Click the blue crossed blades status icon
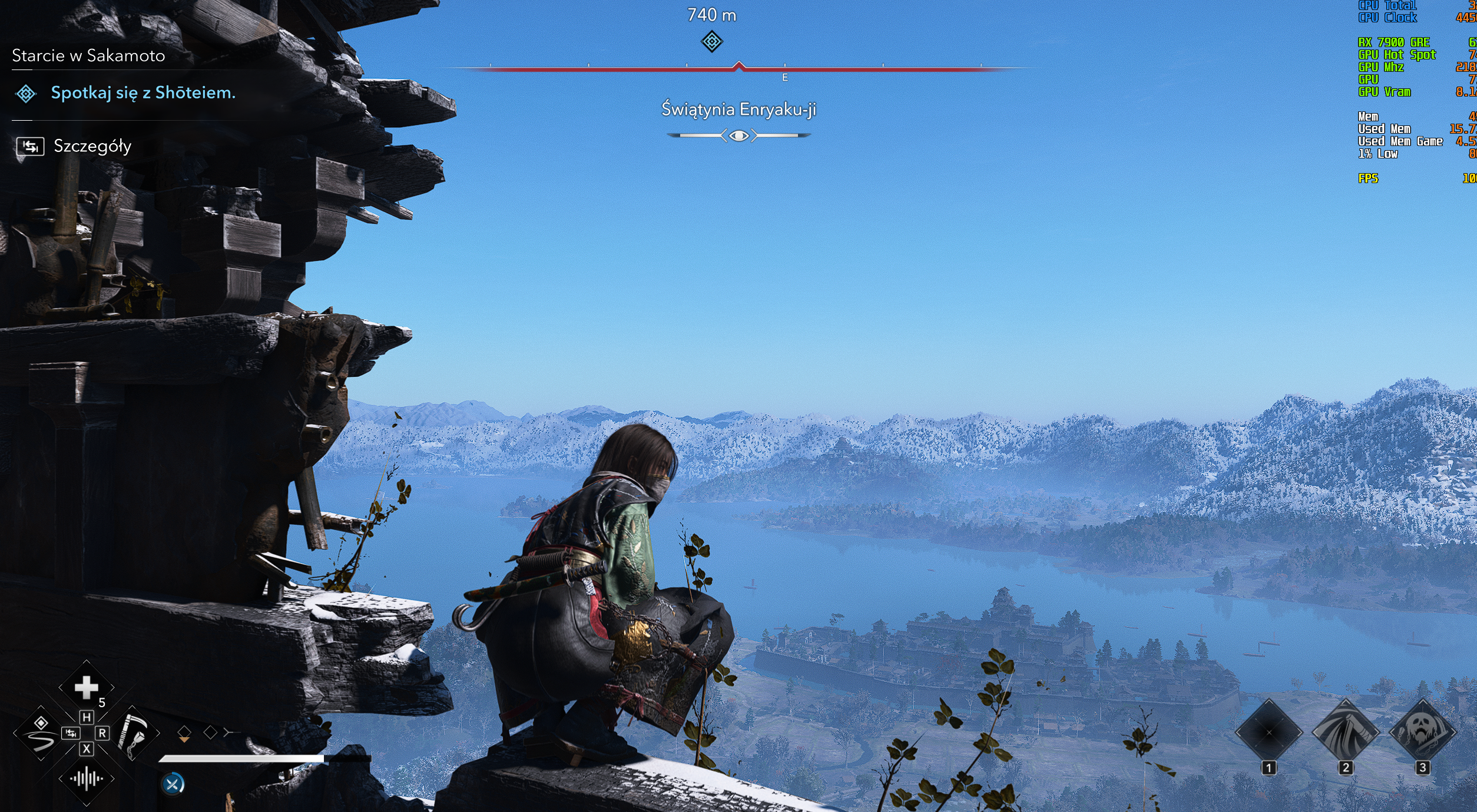The image size is (1477, 812). (x=173, y=784)
